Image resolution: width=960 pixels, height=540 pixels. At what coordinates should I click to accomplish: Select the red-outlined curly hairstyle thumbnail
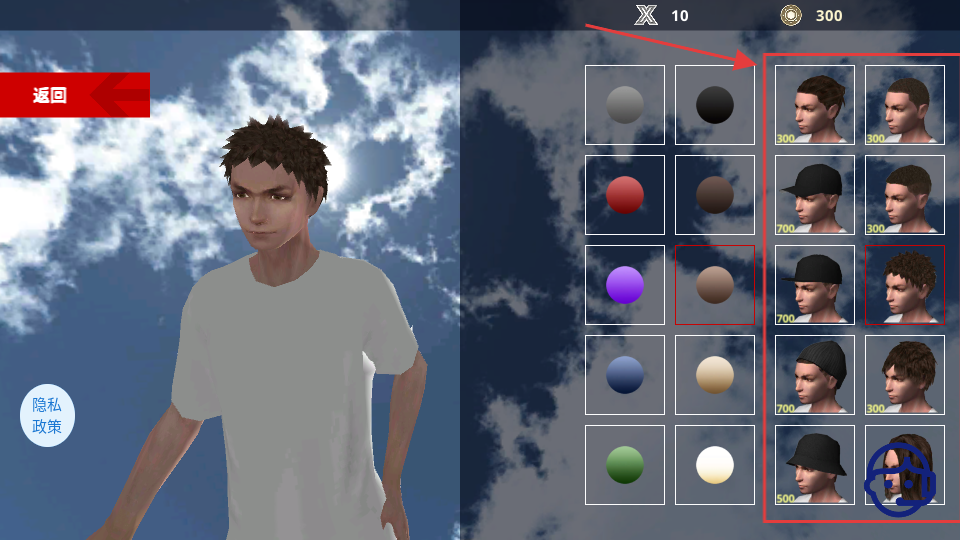pos(905,285)
